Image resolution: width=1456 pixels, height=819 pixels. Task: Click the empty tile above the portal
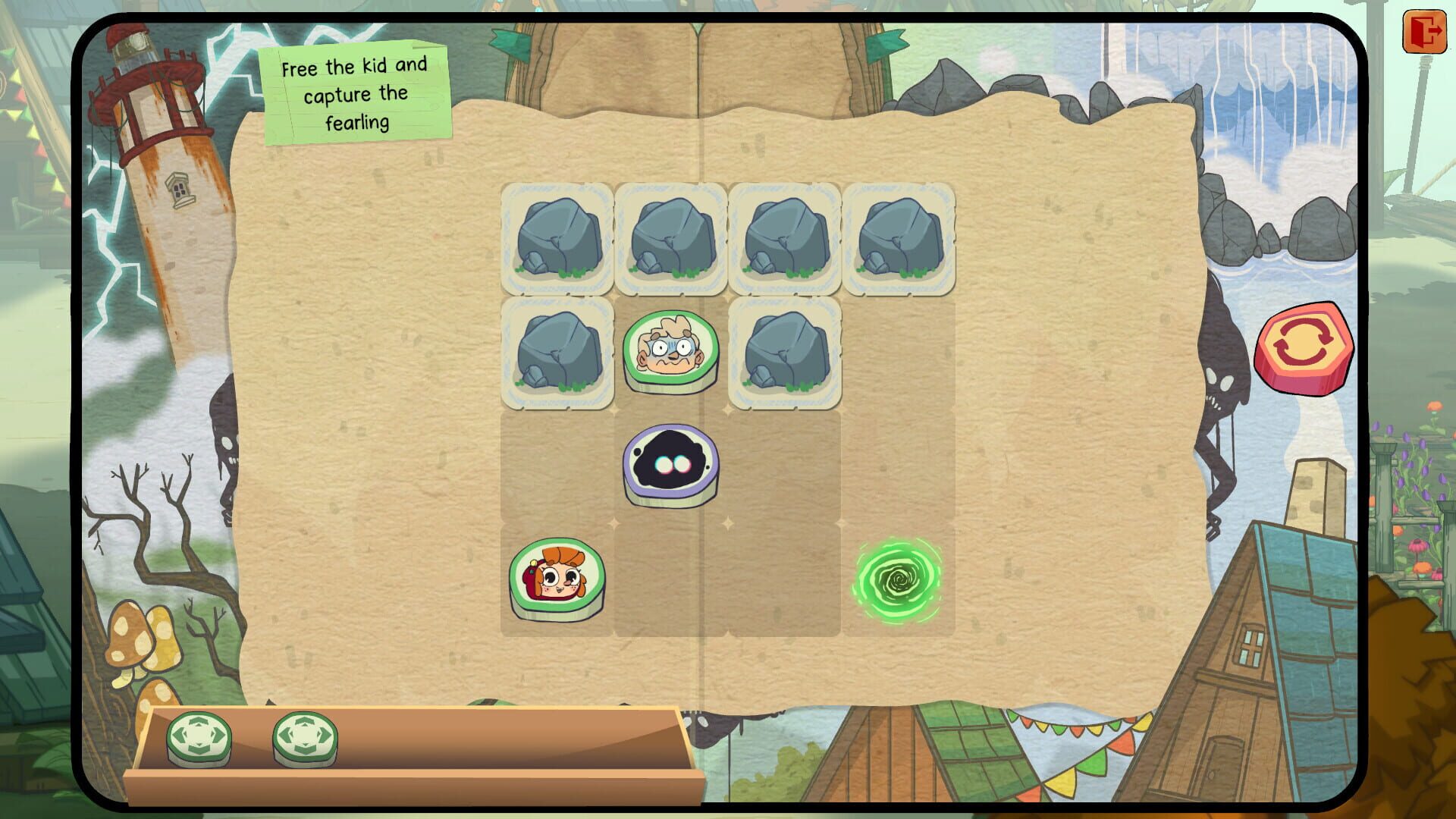click(x=896, y=465)
